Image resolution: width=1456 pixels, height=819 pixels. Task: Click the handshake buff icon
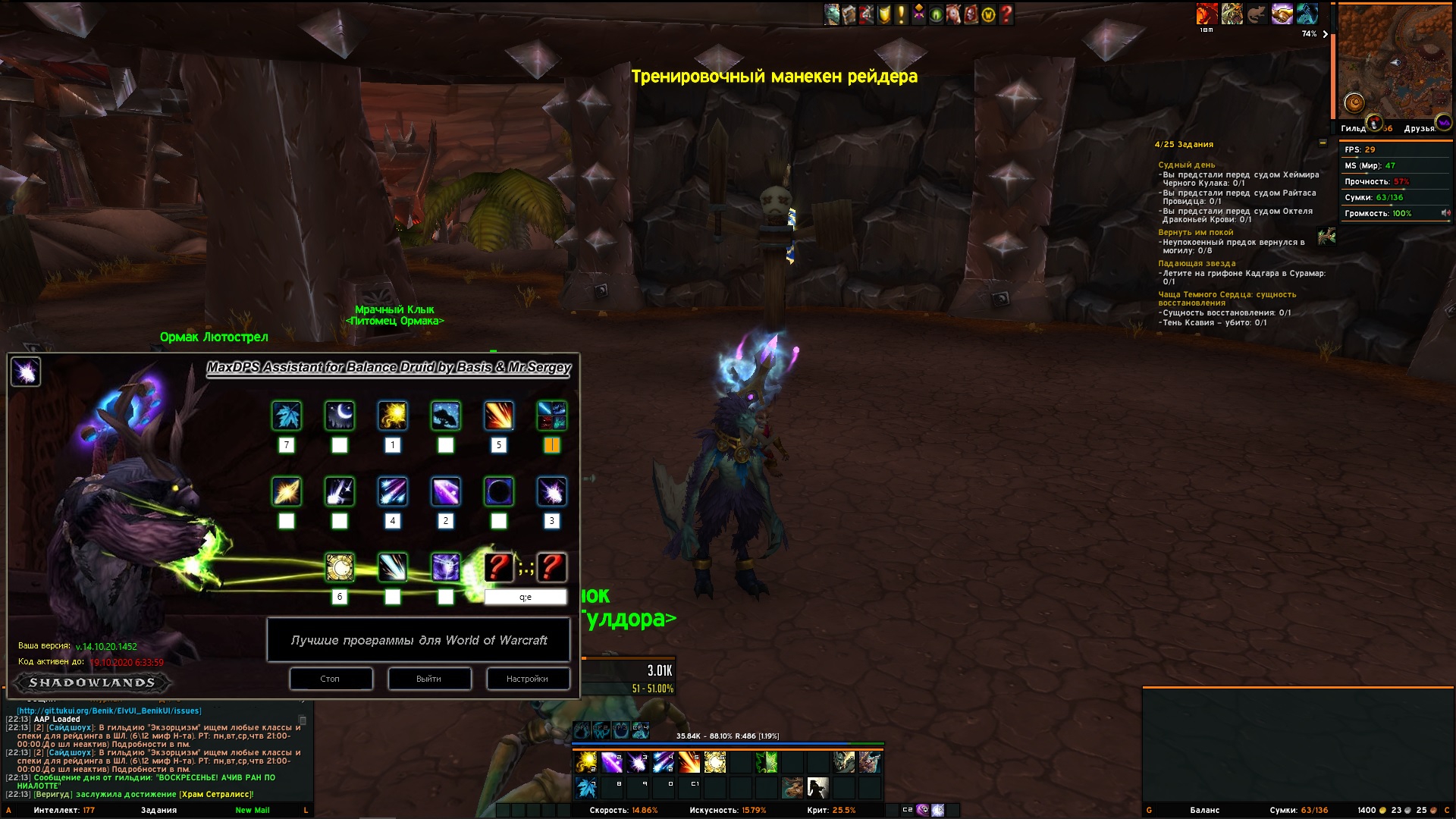pyautogui.click(x=1282, y=14)
